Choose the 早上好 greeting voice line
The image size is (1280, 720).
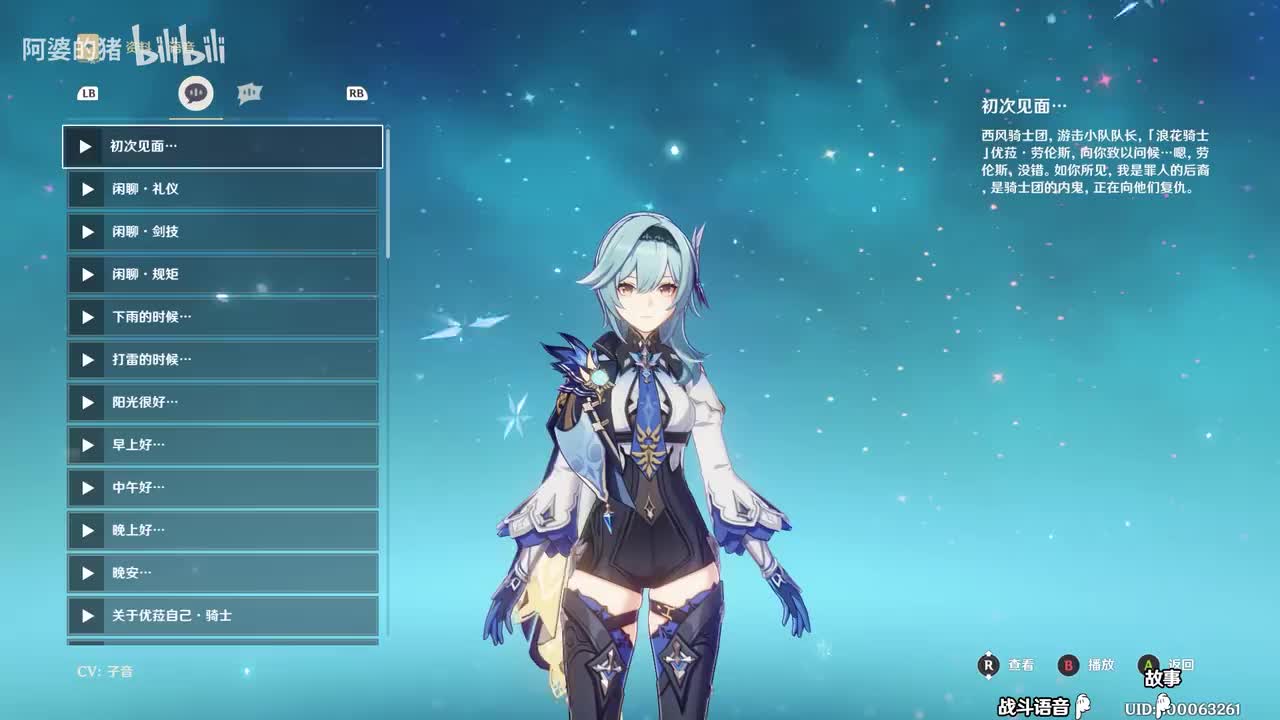(223, 445)
